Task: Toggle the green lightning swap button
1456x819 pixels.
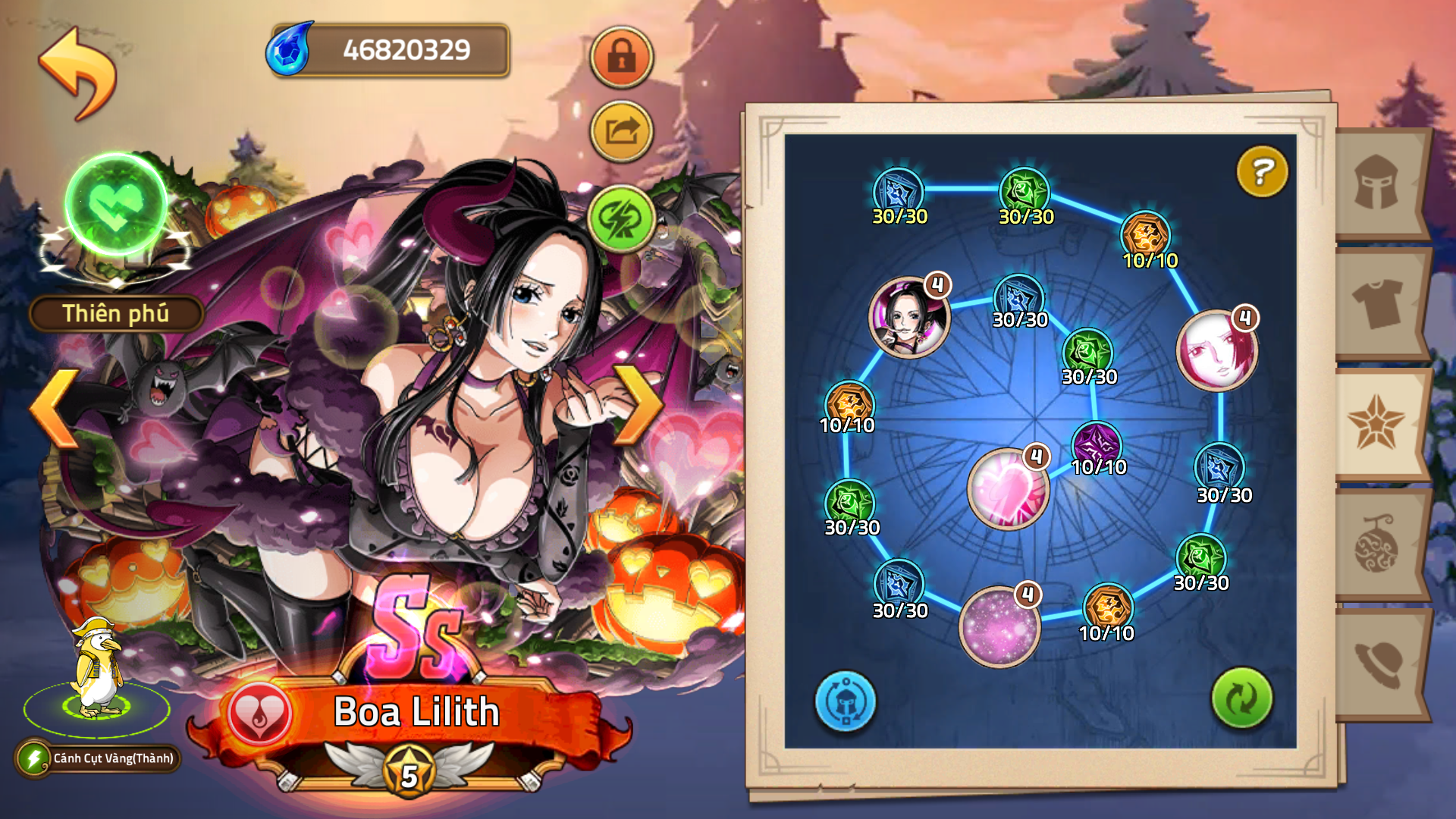Action: [x=621, y=219]
